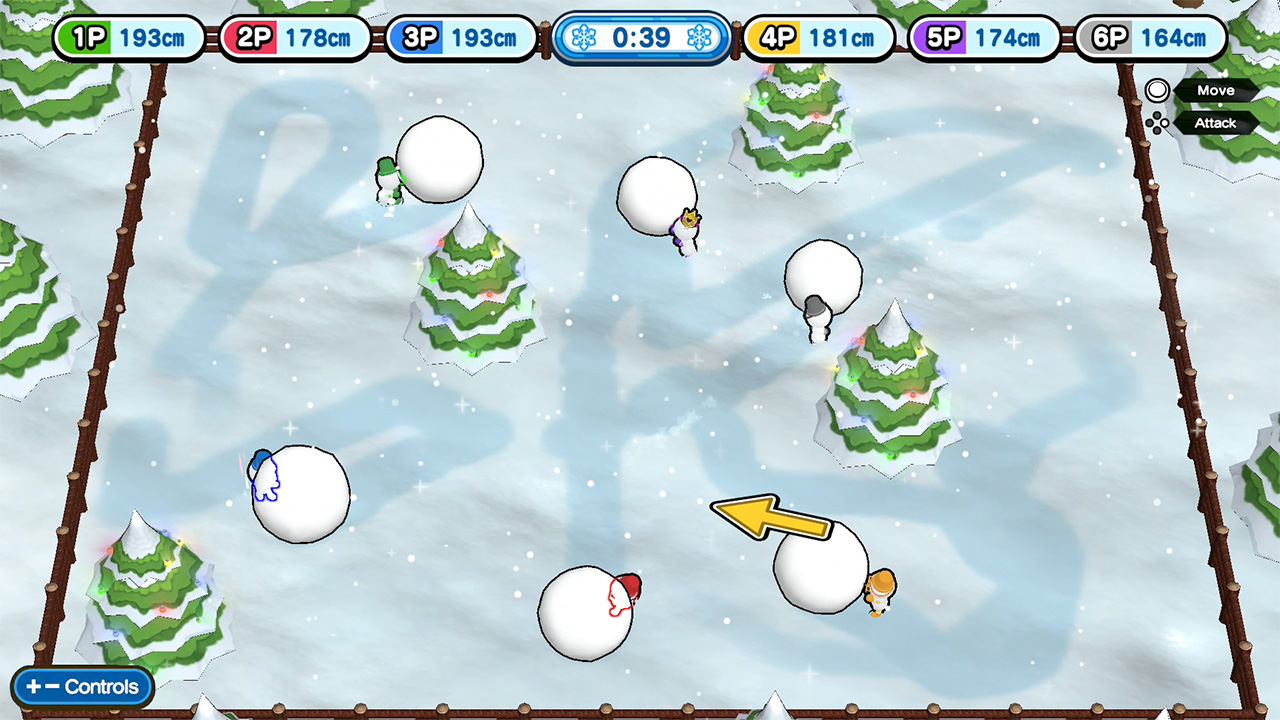Select the Attack control hint label
This screenshot has width=1280, height=720.
tap(1216, 122)
